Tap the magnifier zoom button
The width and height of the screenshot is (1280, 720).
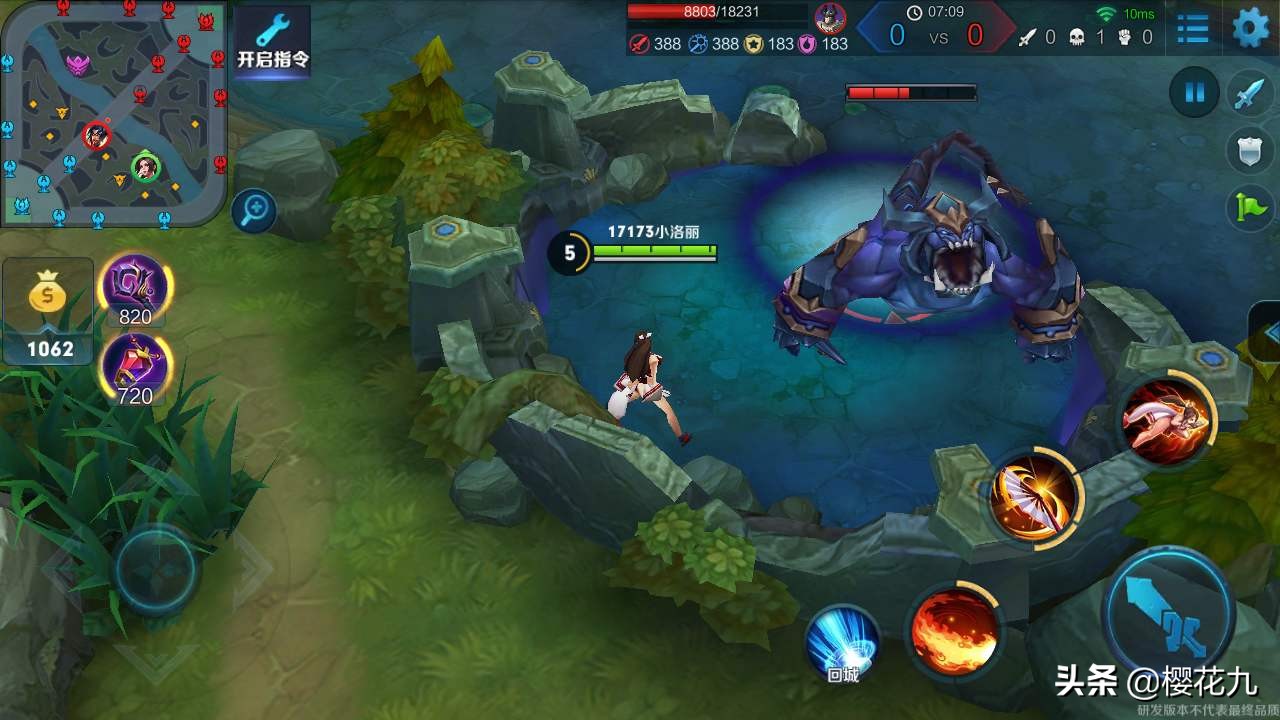point(254,211)
